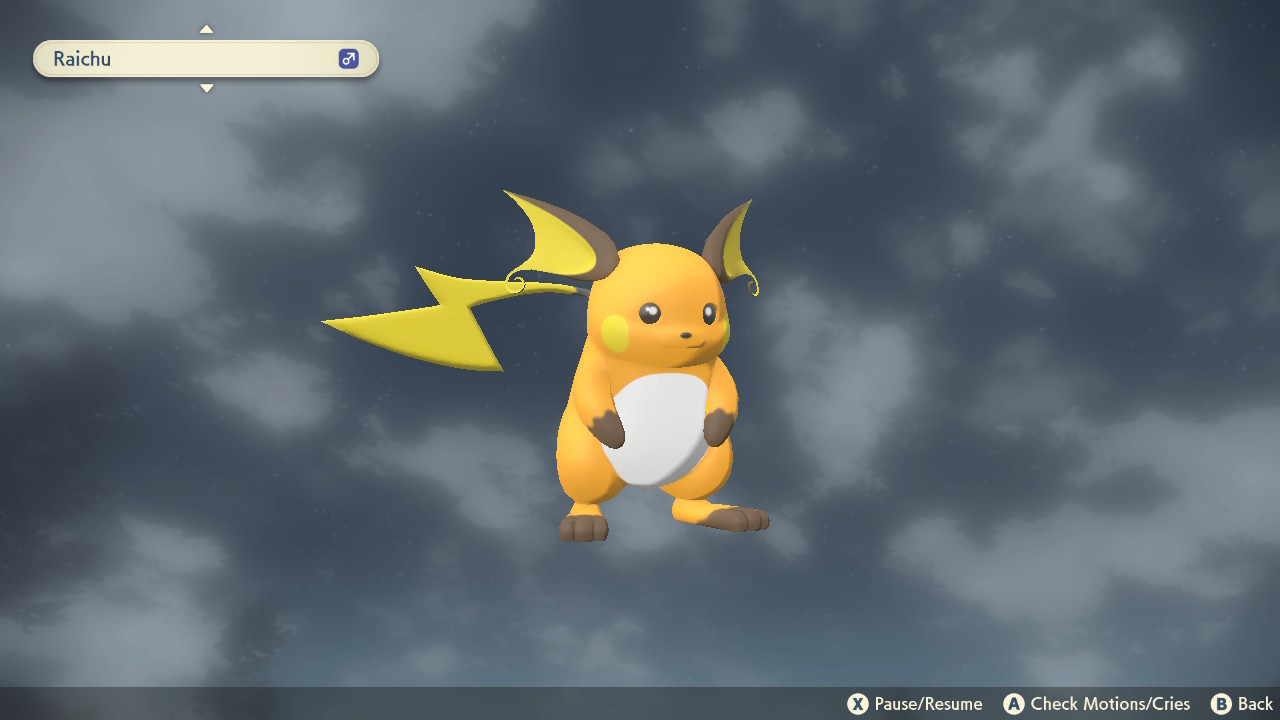
Task: Select the circular gender badge on the name plate
Action: pos(347,59)
